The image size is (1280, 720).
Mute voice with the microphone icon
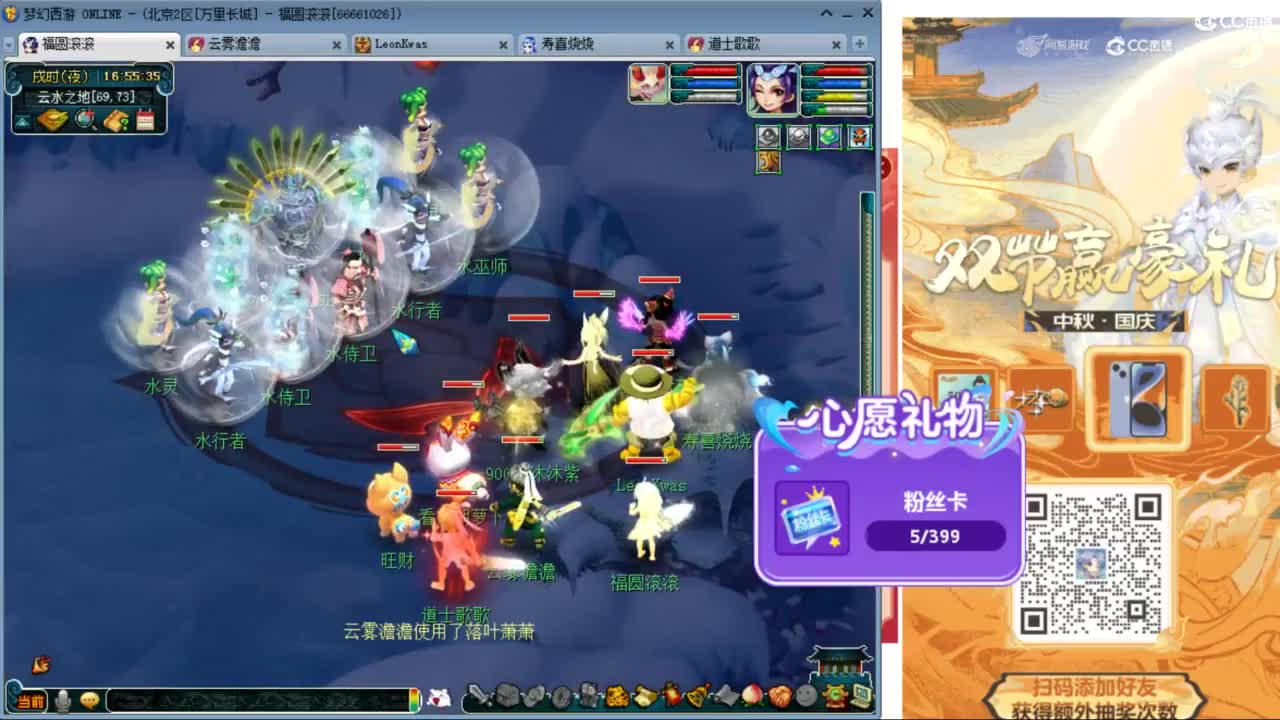pyautogui.click(x=63, y=700)
